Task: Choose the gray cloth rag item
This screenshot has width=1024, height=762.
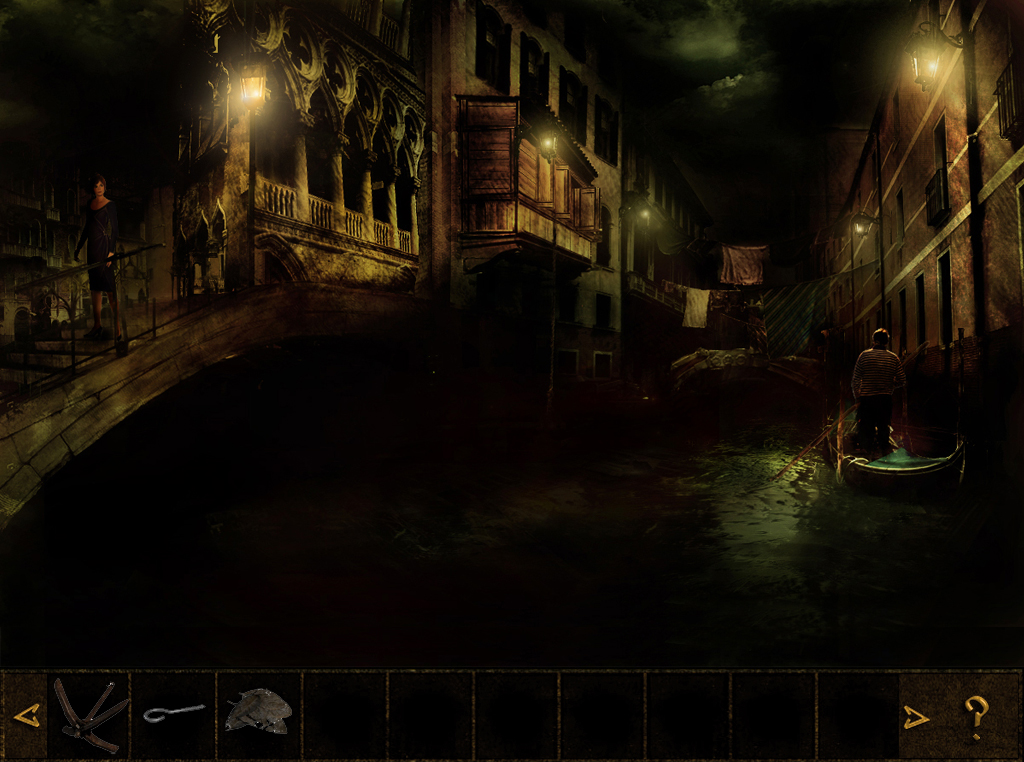Action: [x=258, y=711]
